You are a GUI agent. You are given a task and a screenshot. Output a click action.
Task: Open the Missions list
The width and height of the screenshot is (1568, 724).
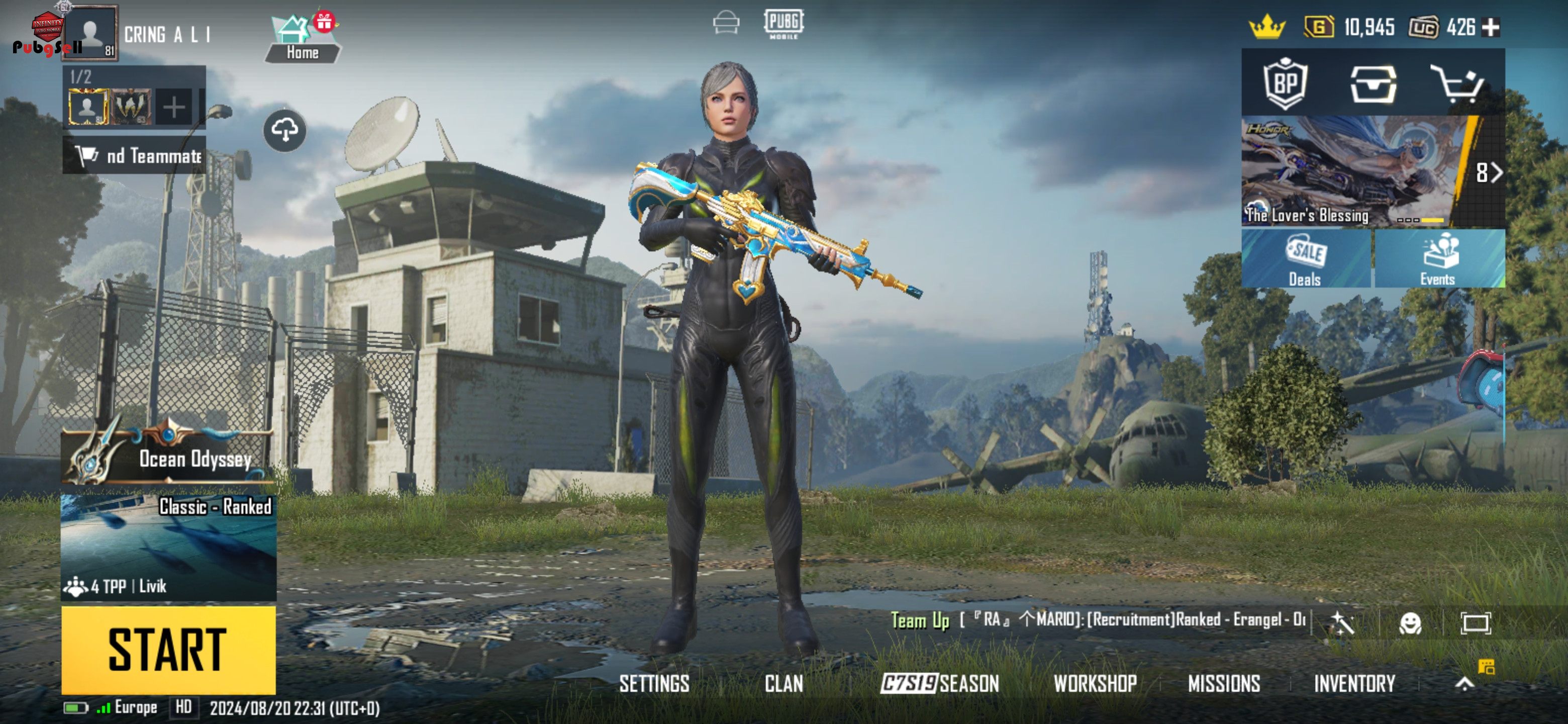click(x=1223, y=684)
